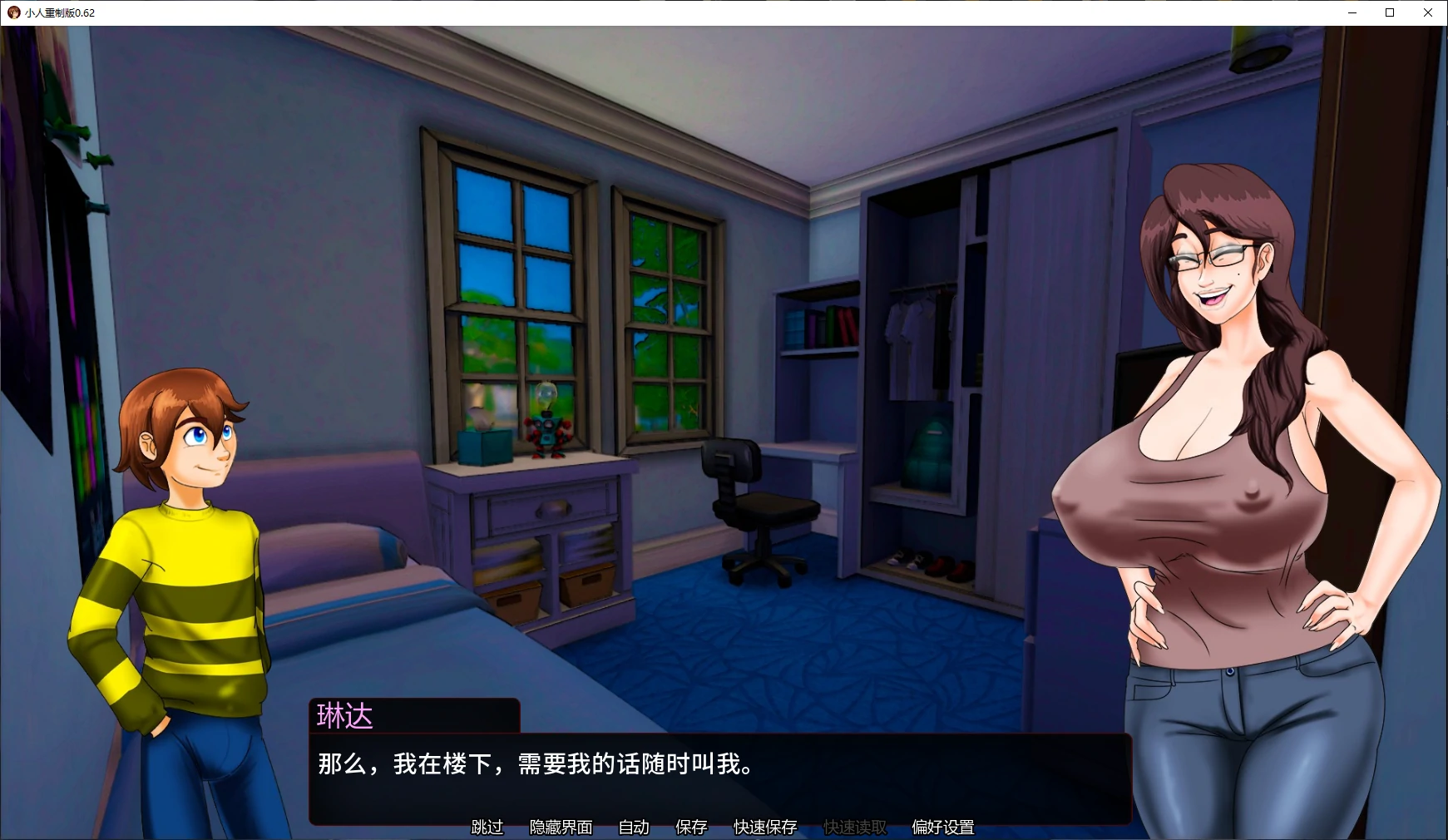1448x840 pixels.
Task: Click 快速保存 to quick save
Action: click(763, 828)
